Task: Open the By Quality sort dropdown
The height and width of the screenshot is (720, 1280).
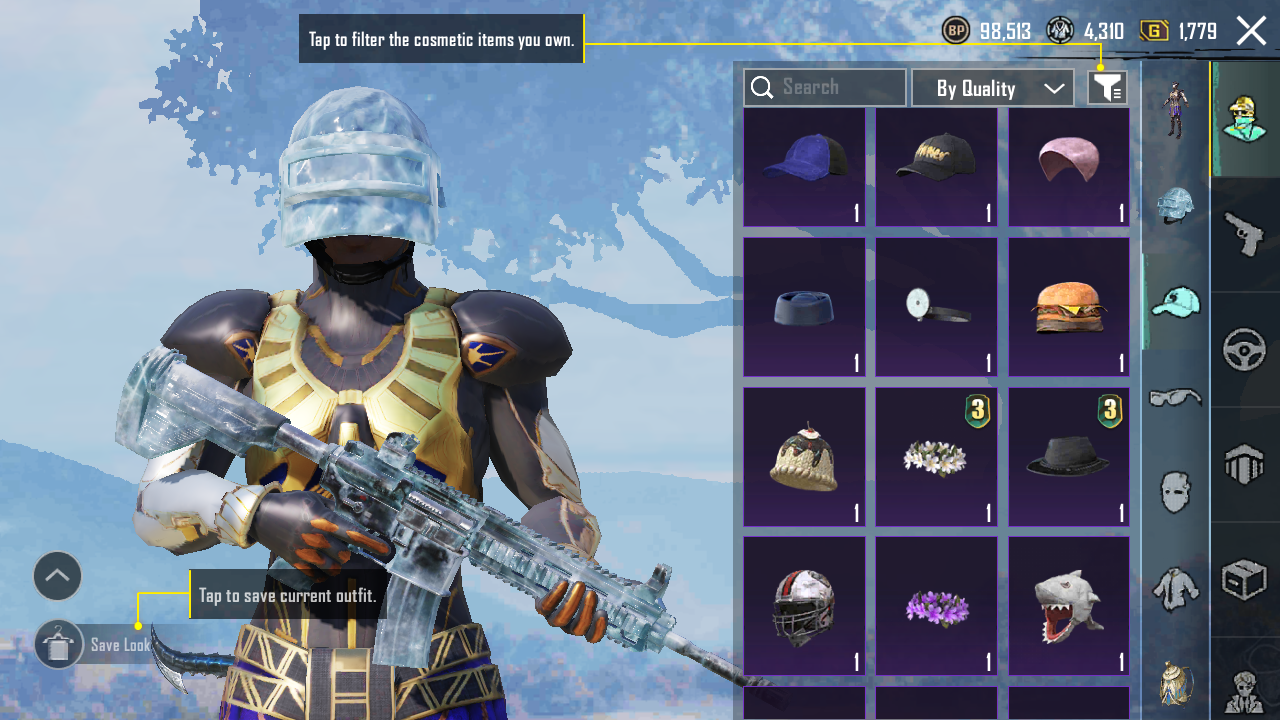Action: [992, 88]
